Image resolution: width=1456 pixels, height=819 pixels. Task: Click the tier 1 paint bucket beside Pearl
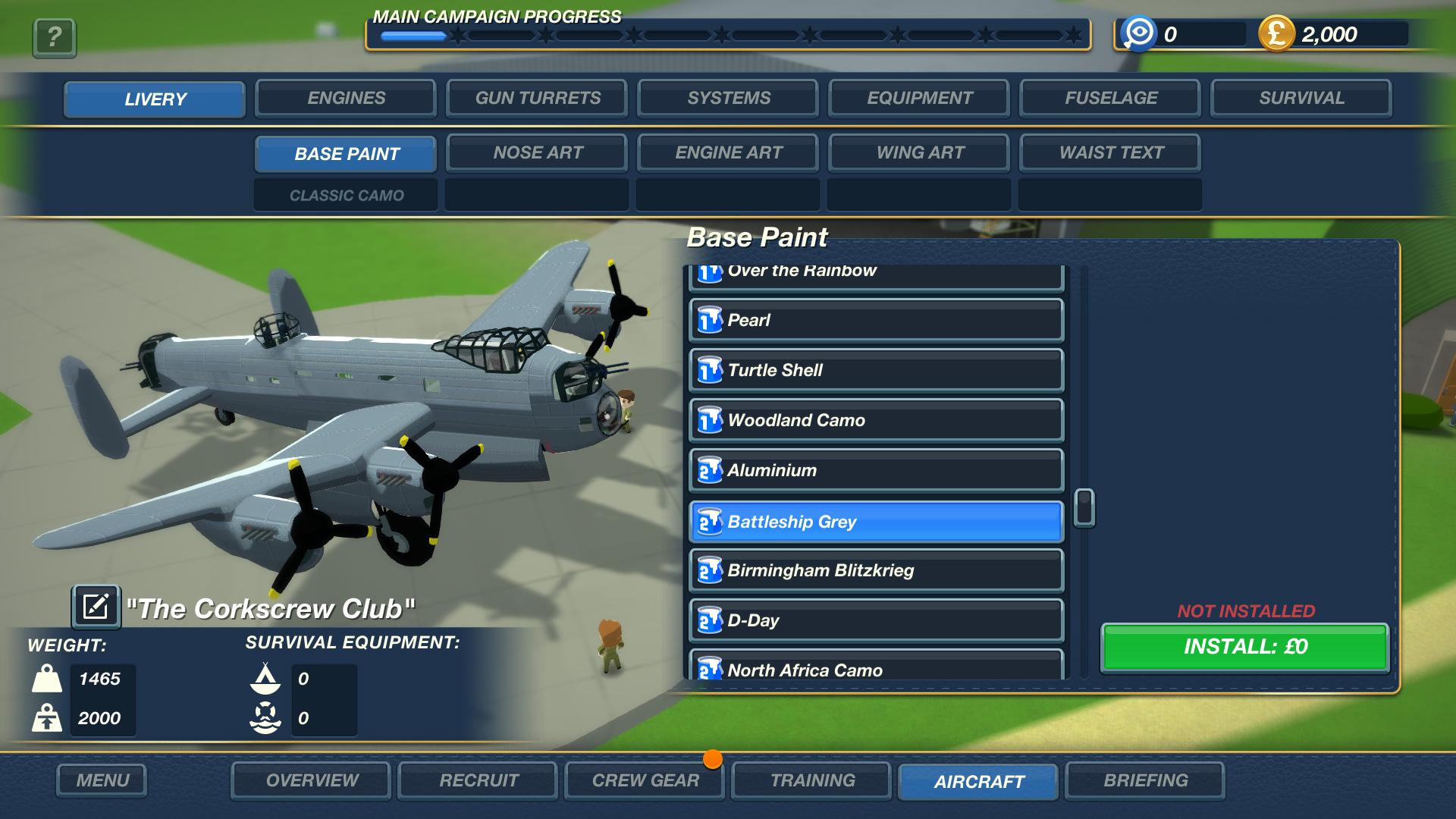pos(710,319)
